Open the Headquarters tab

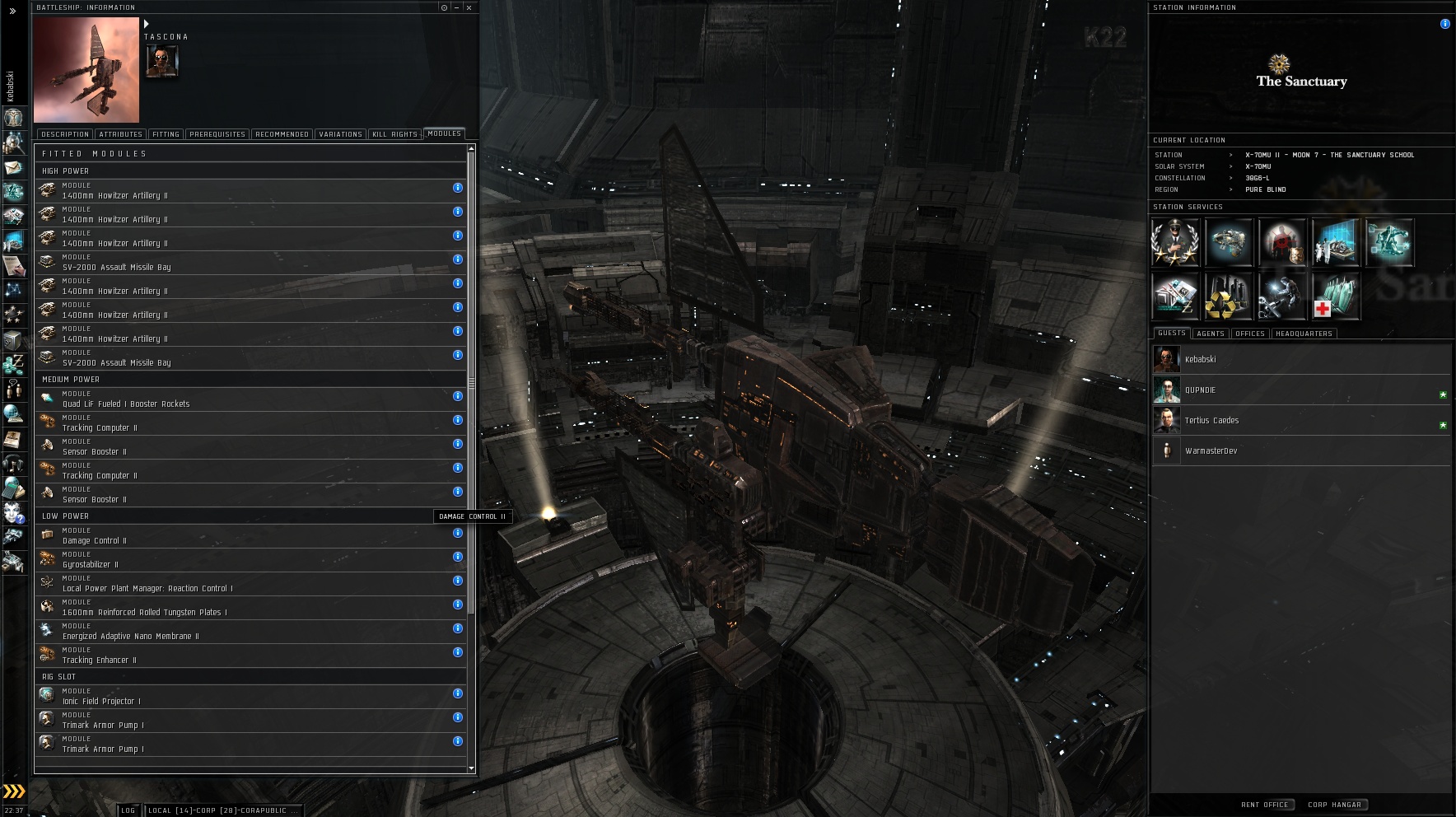(1304, 334)
